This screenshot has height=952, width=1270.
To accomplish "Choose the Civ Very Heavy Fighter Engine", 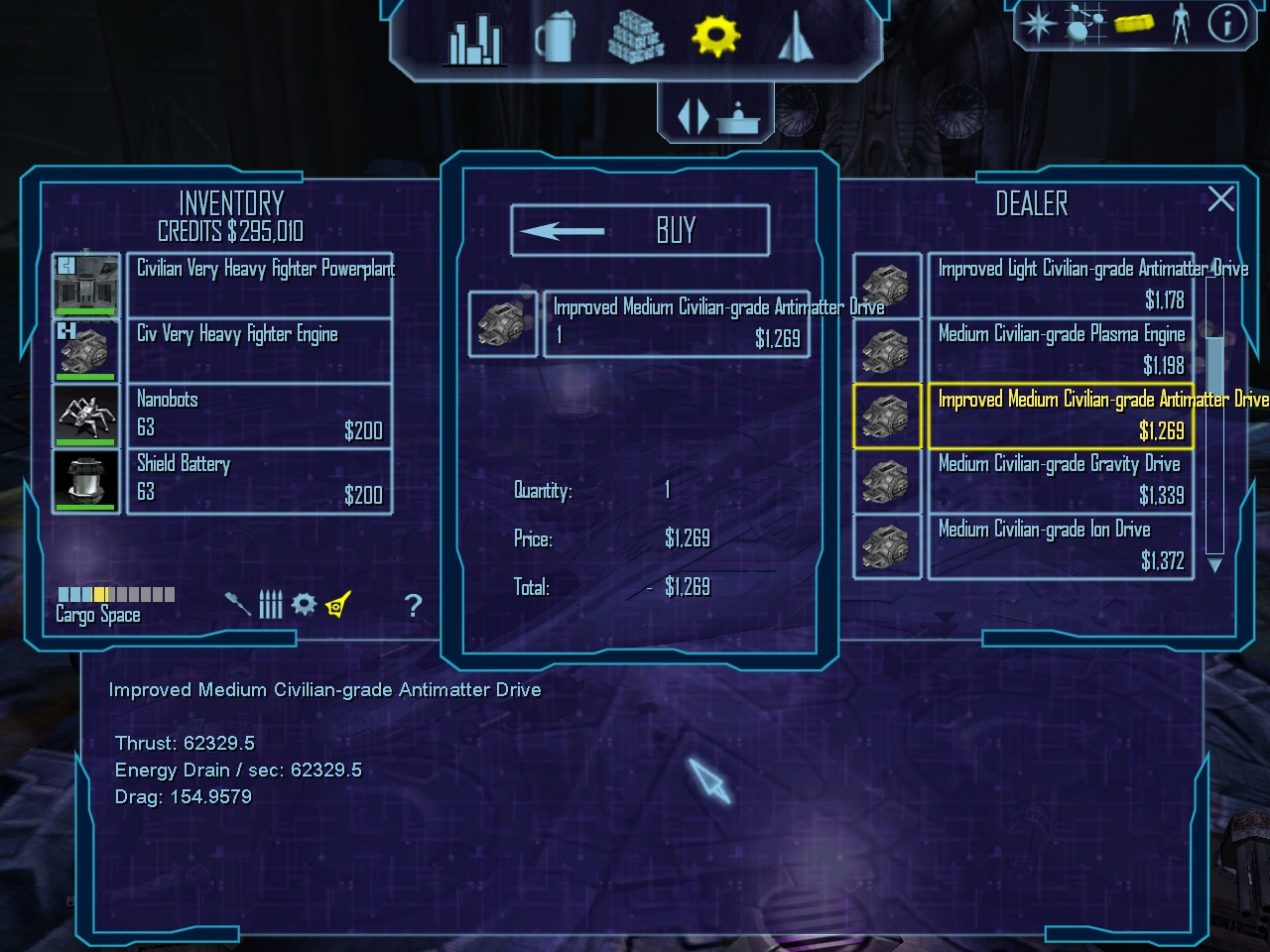I will tap(260, 350).
